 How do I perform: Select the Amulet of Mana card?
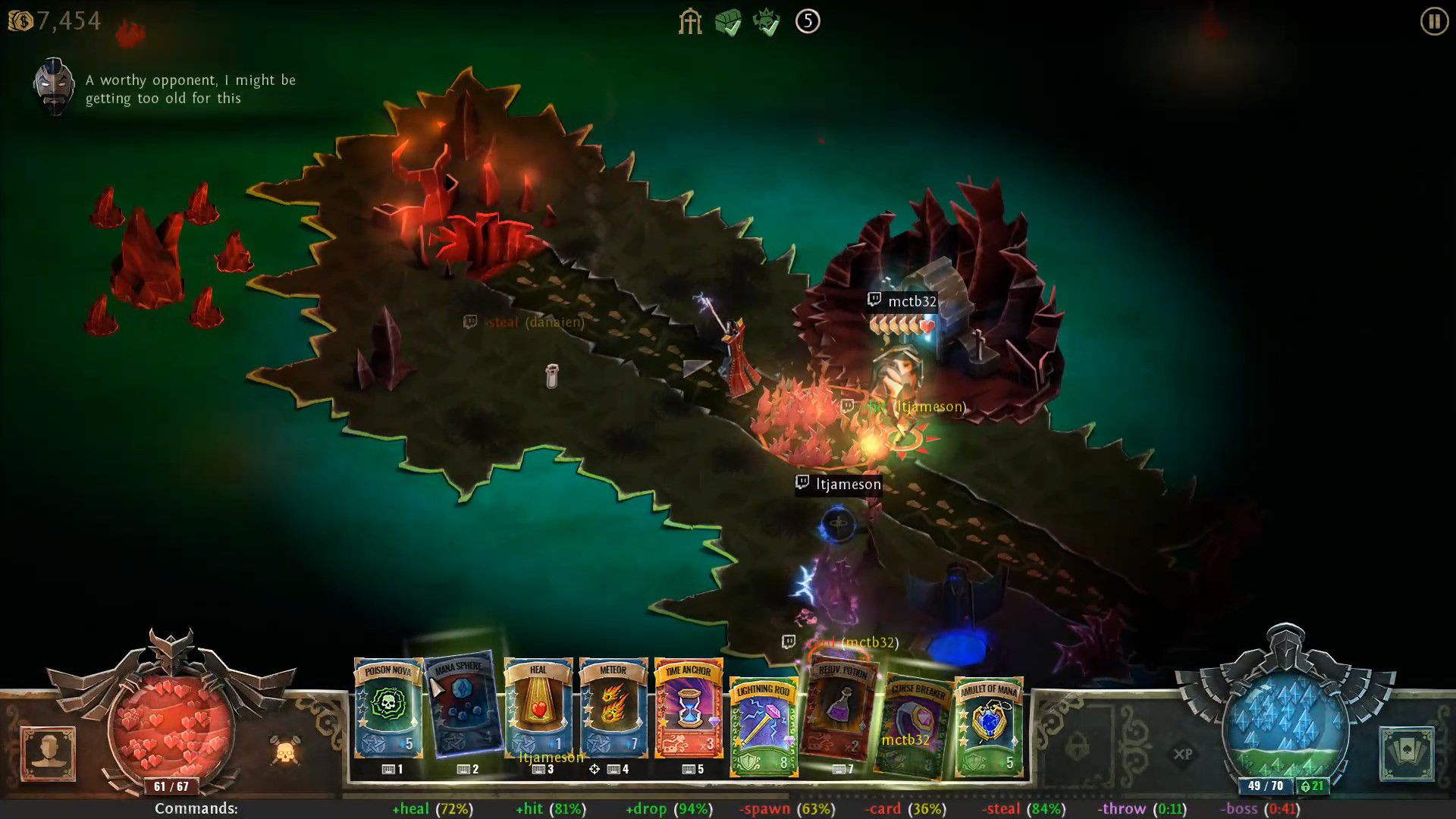click(990, 720)
